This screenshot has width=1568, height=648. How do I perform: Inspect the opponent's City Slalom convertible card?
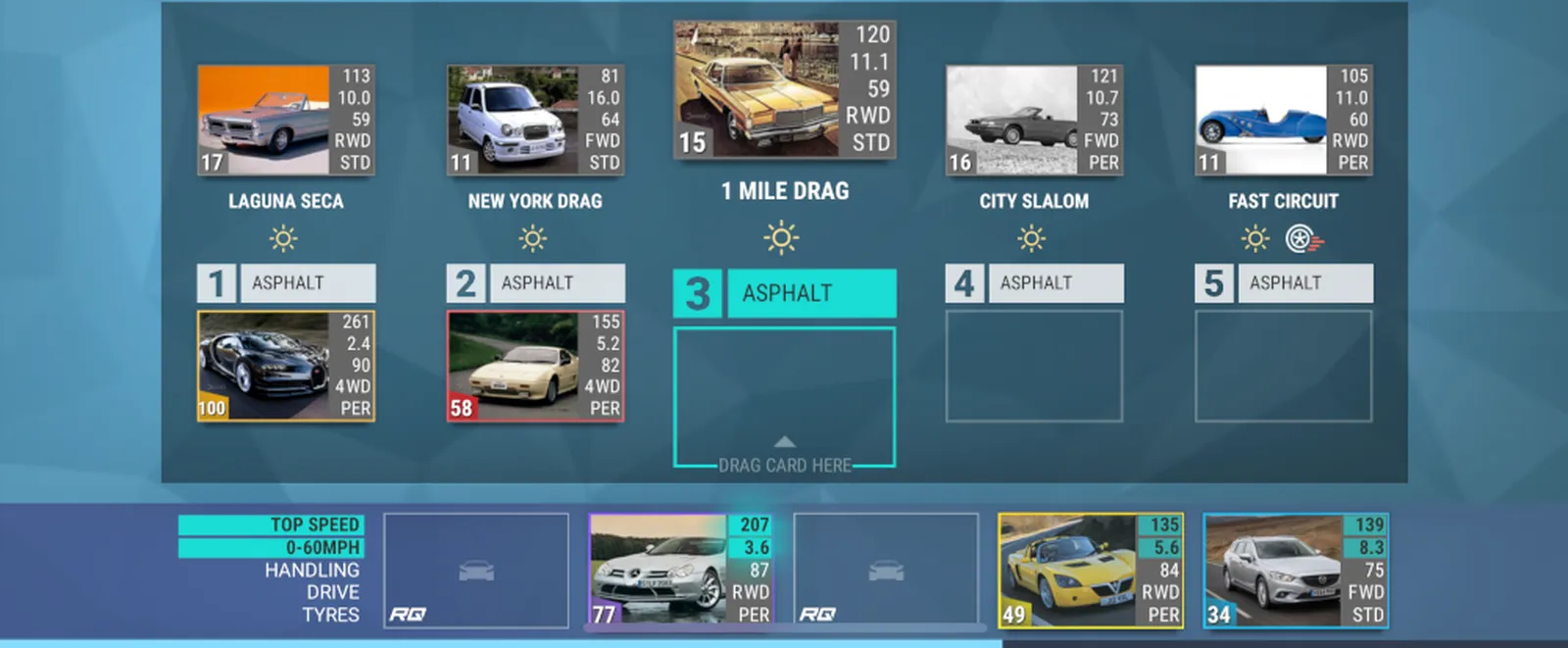[1034, 120]
